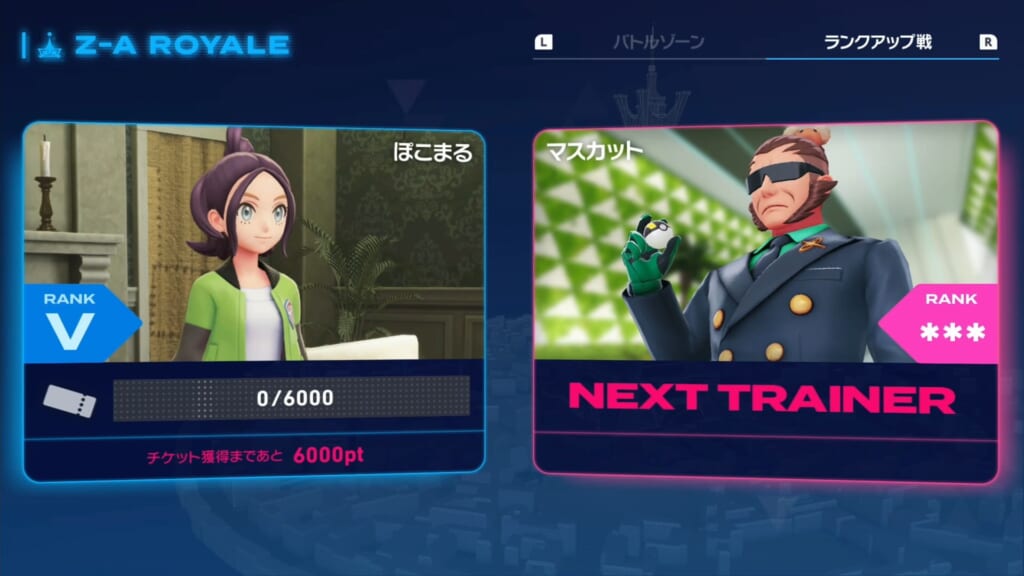Select the ランクアップ戦 tab
The width and height of the screenshot is (1024, 576).
[x=877, y=42]
